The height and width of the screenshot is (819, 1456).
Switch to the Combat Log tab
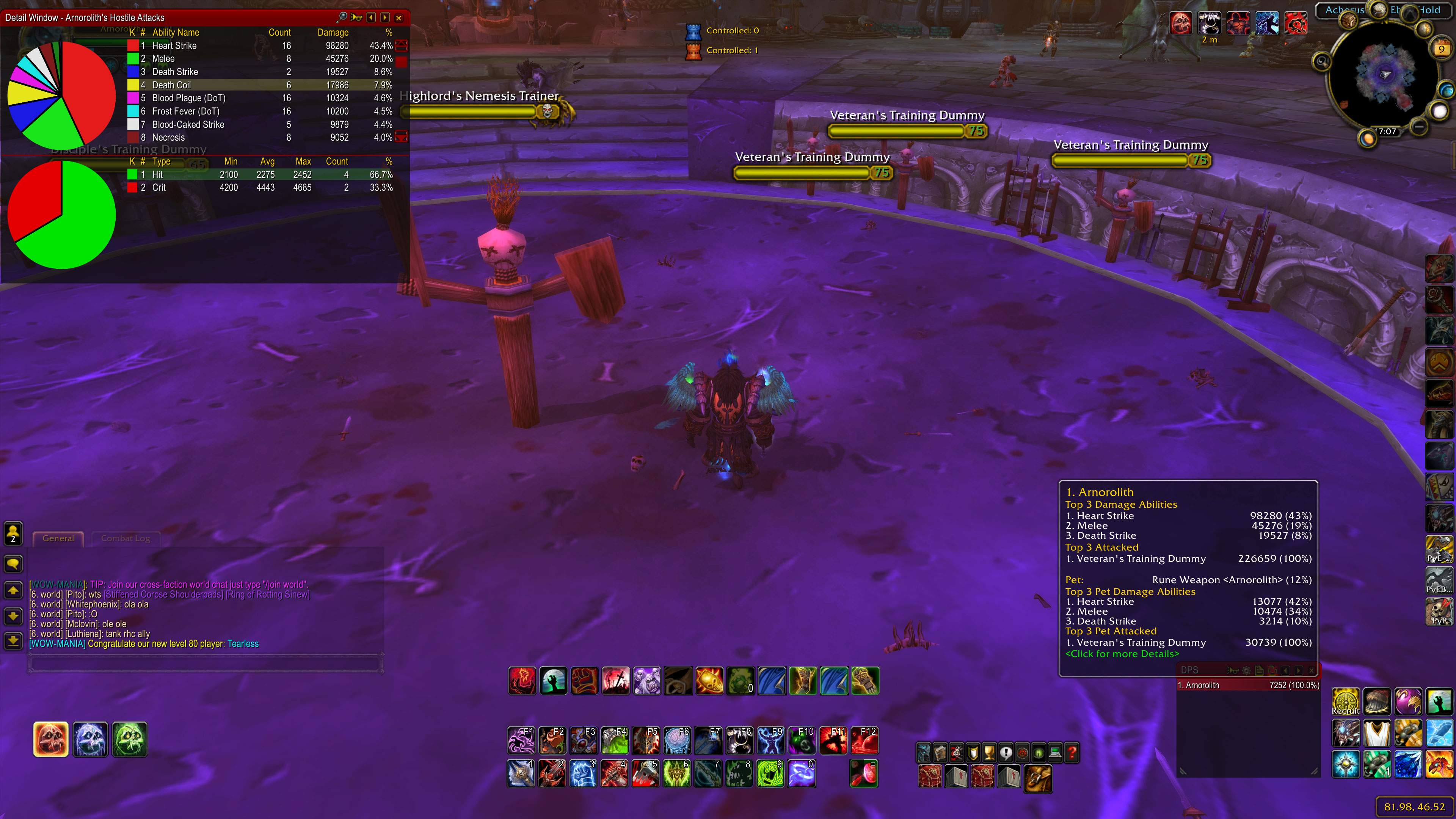point(126,538)
